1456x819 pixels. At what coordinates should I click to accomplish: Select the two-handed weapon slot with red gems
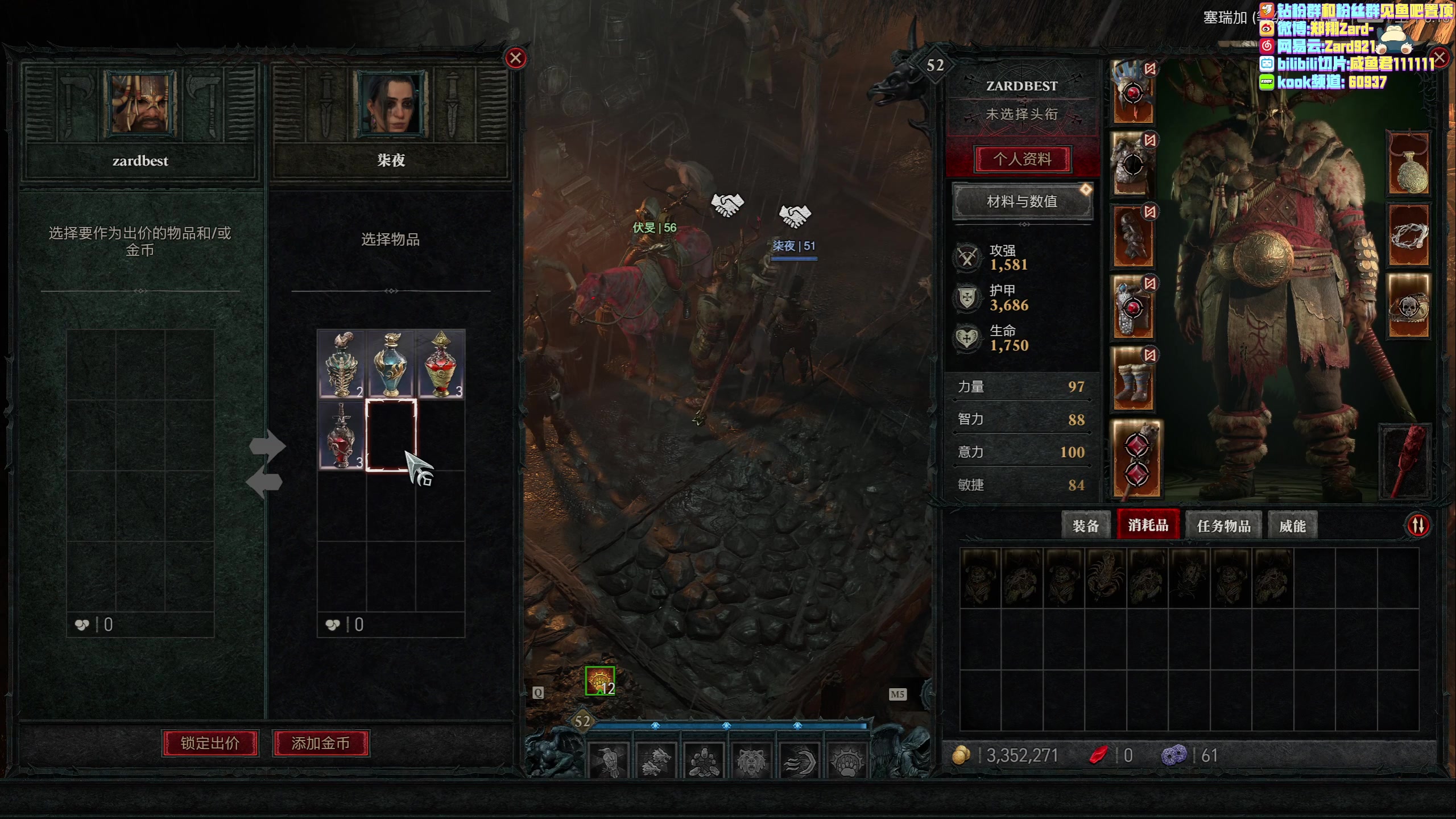pyautogui.click(x=1136, y=461)
